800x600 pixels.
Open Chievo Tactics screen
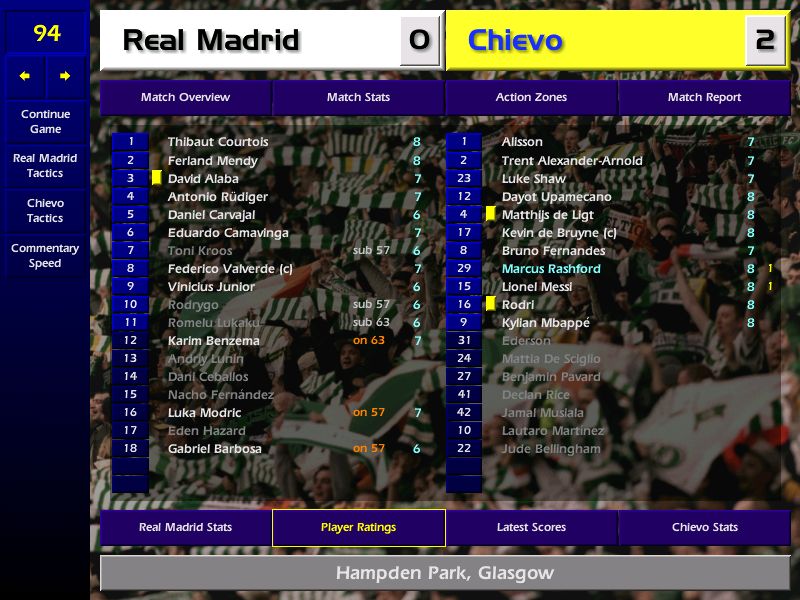(45, 210)
